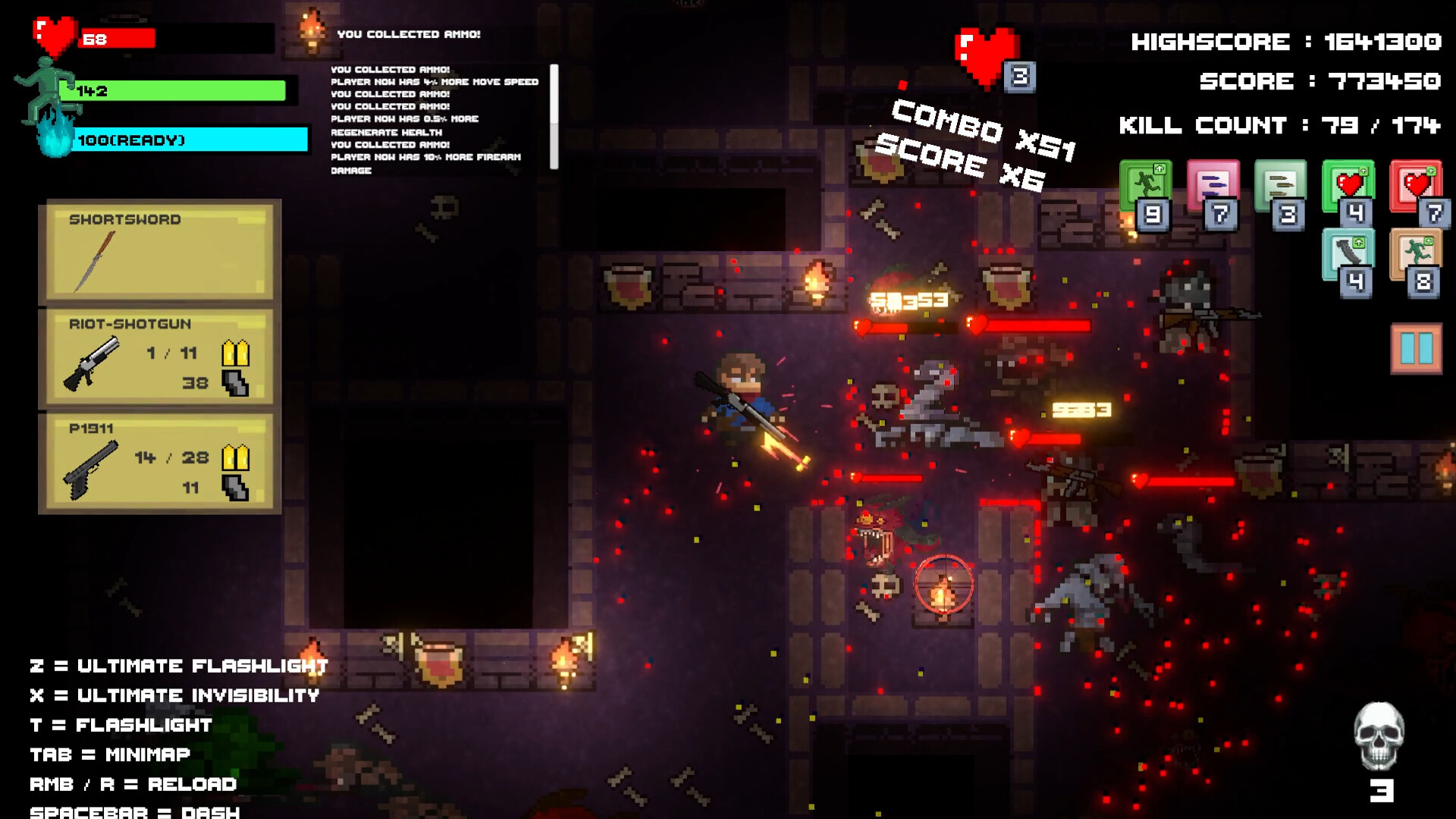Click the heart icon beside the health bar

coord(53,36)
